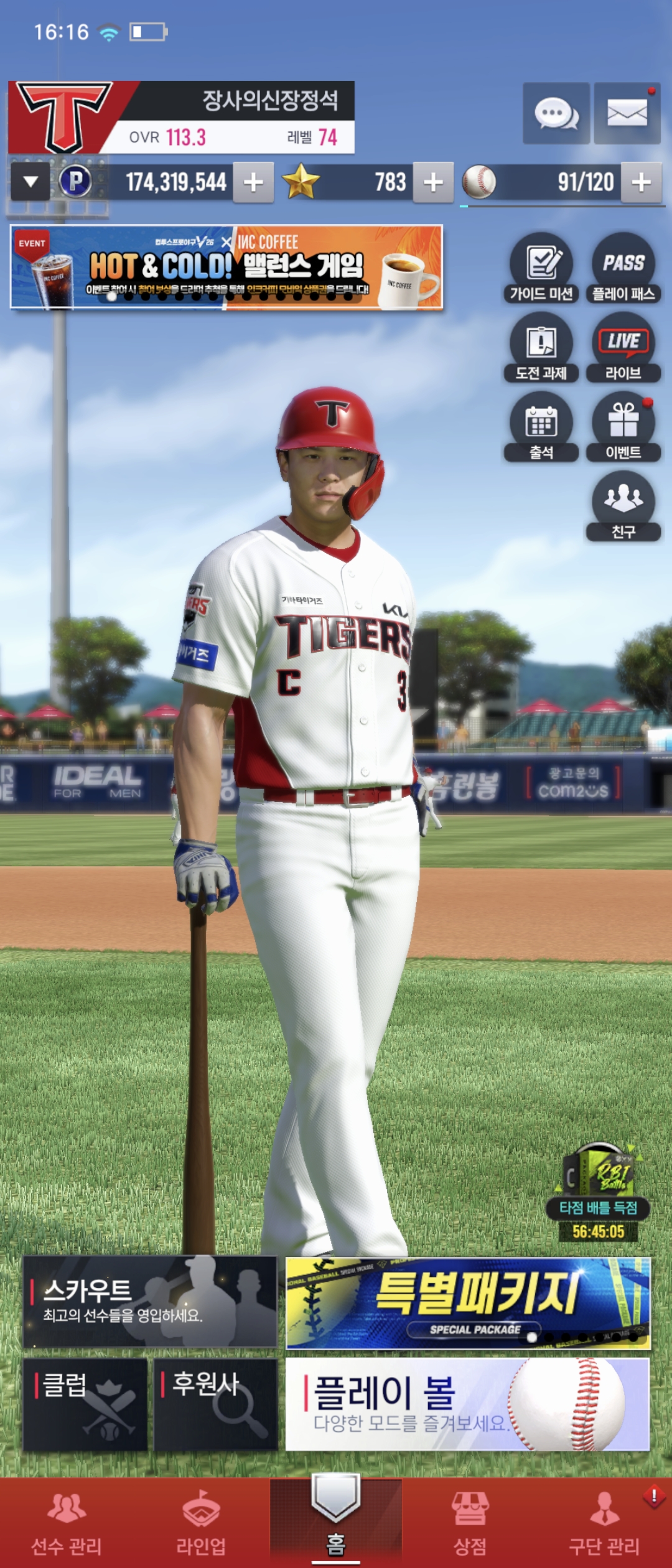Expand the dropdown arrow beside points
This screenshot has height=1568, width=672.
click(x=30, y=182)
